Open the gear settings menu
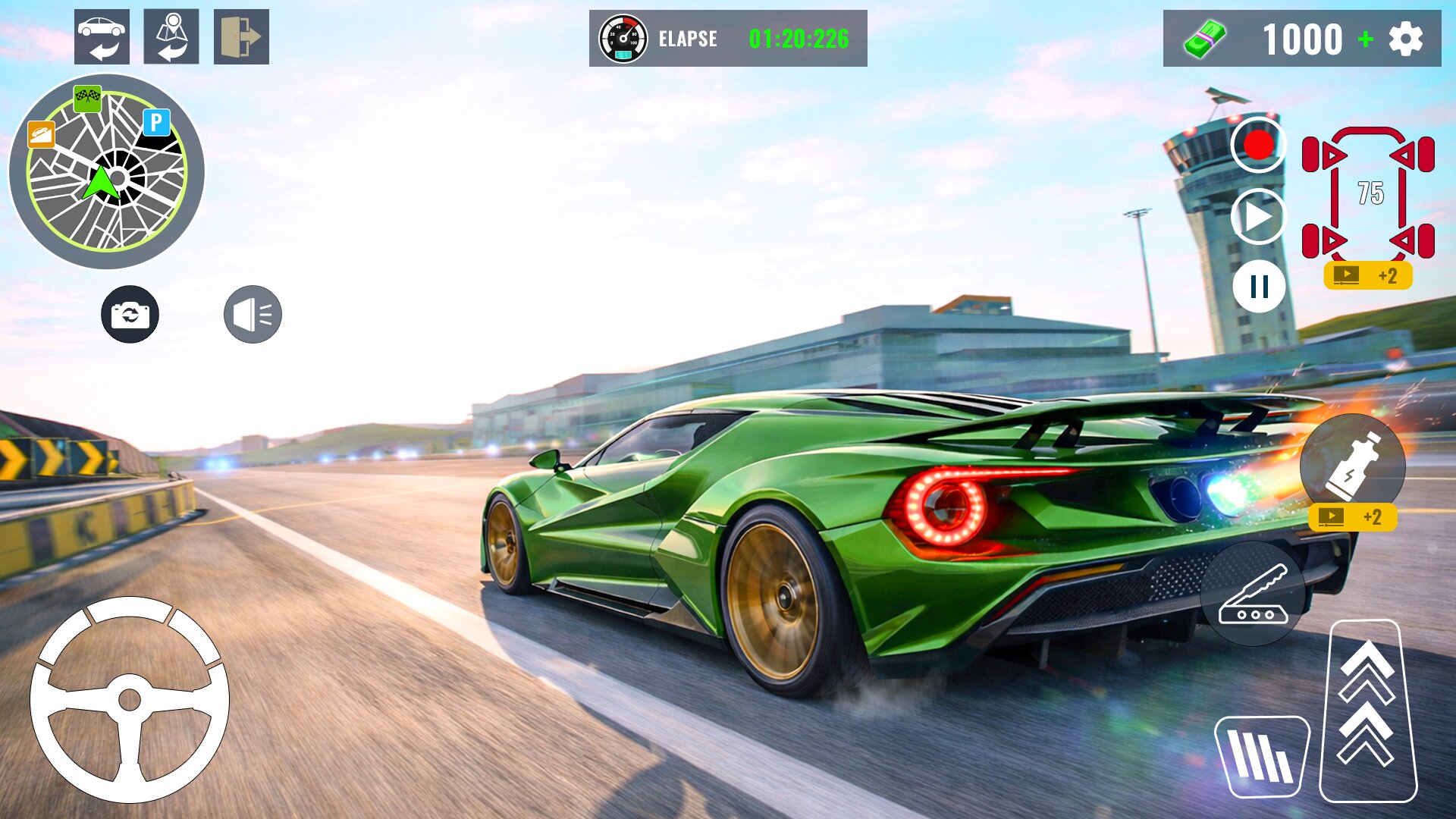 (1406, 39)
